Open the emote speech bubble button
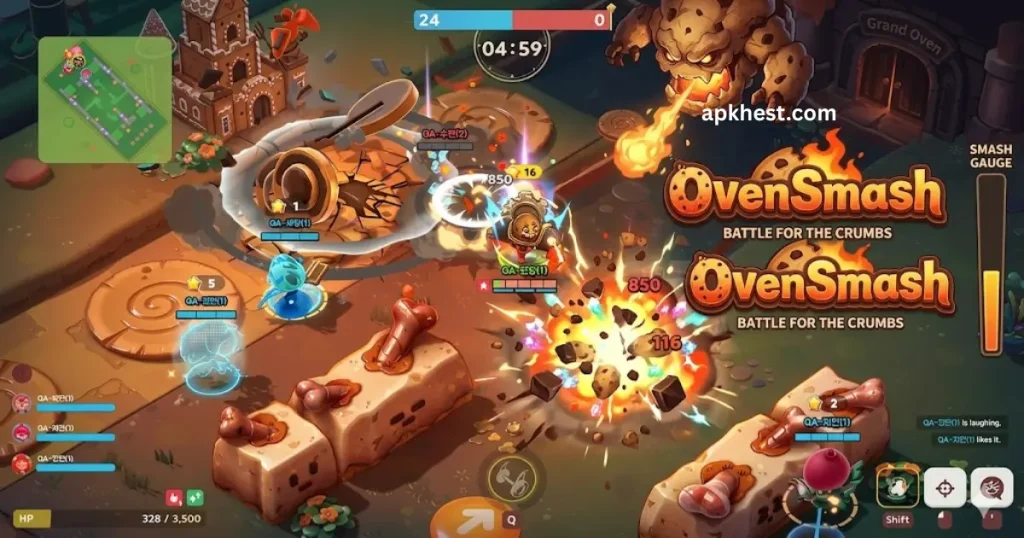The image size is (1024, 538). click(992, 488)
